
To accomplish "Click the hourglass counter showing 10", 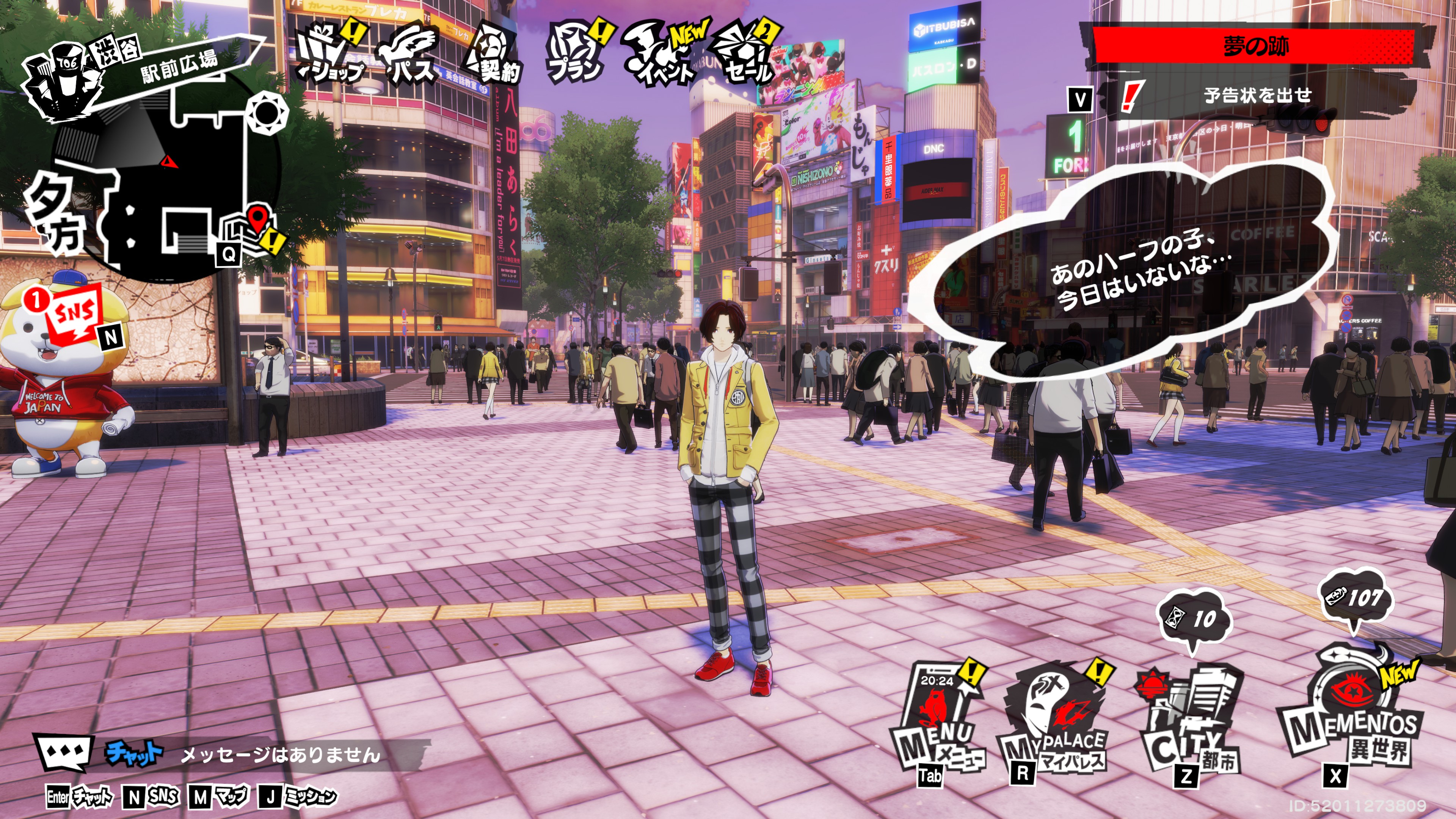I will click(1194, 619).
